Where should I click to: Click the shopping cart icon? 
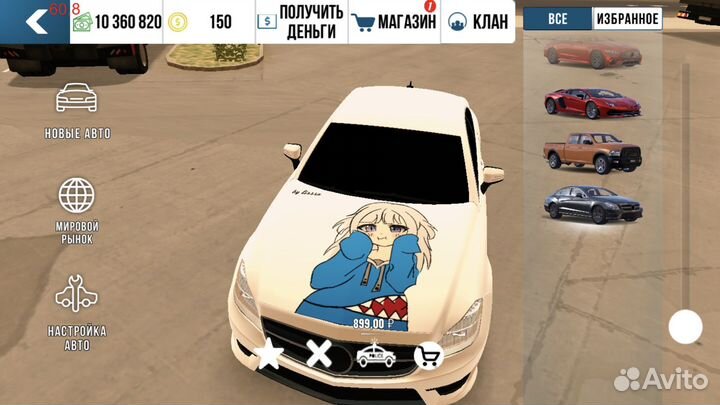coord(429,355)
